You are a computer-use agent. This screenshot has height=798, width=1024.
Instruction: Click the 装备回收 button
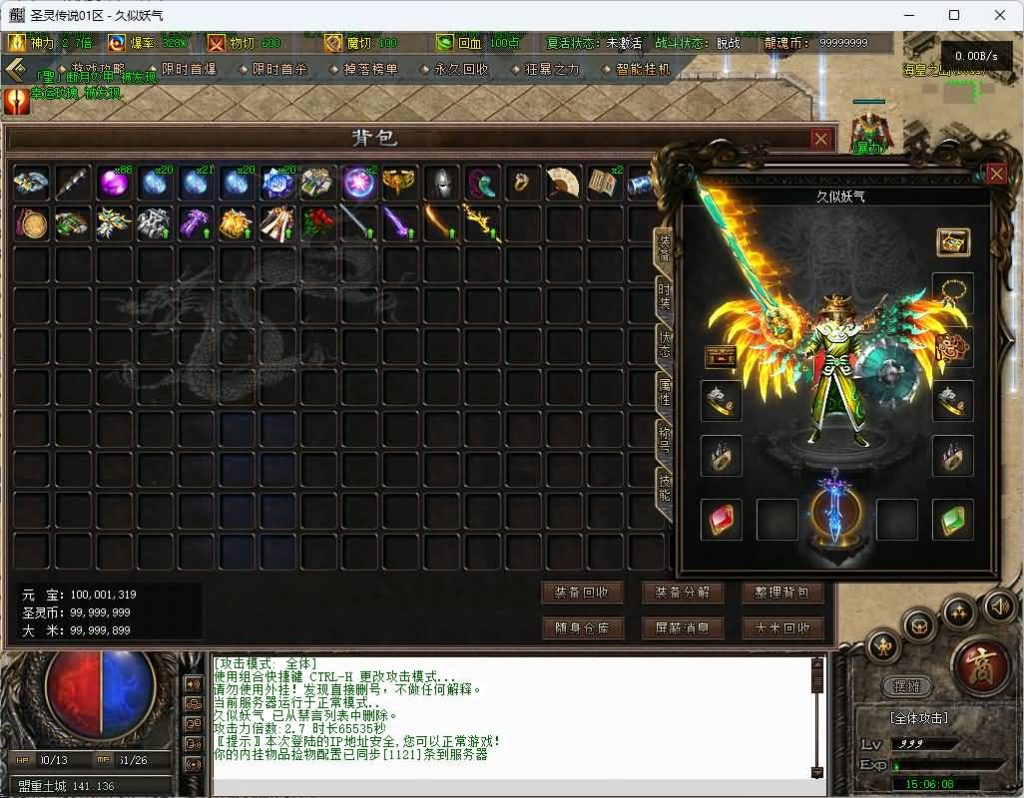(x=582, y=592)
